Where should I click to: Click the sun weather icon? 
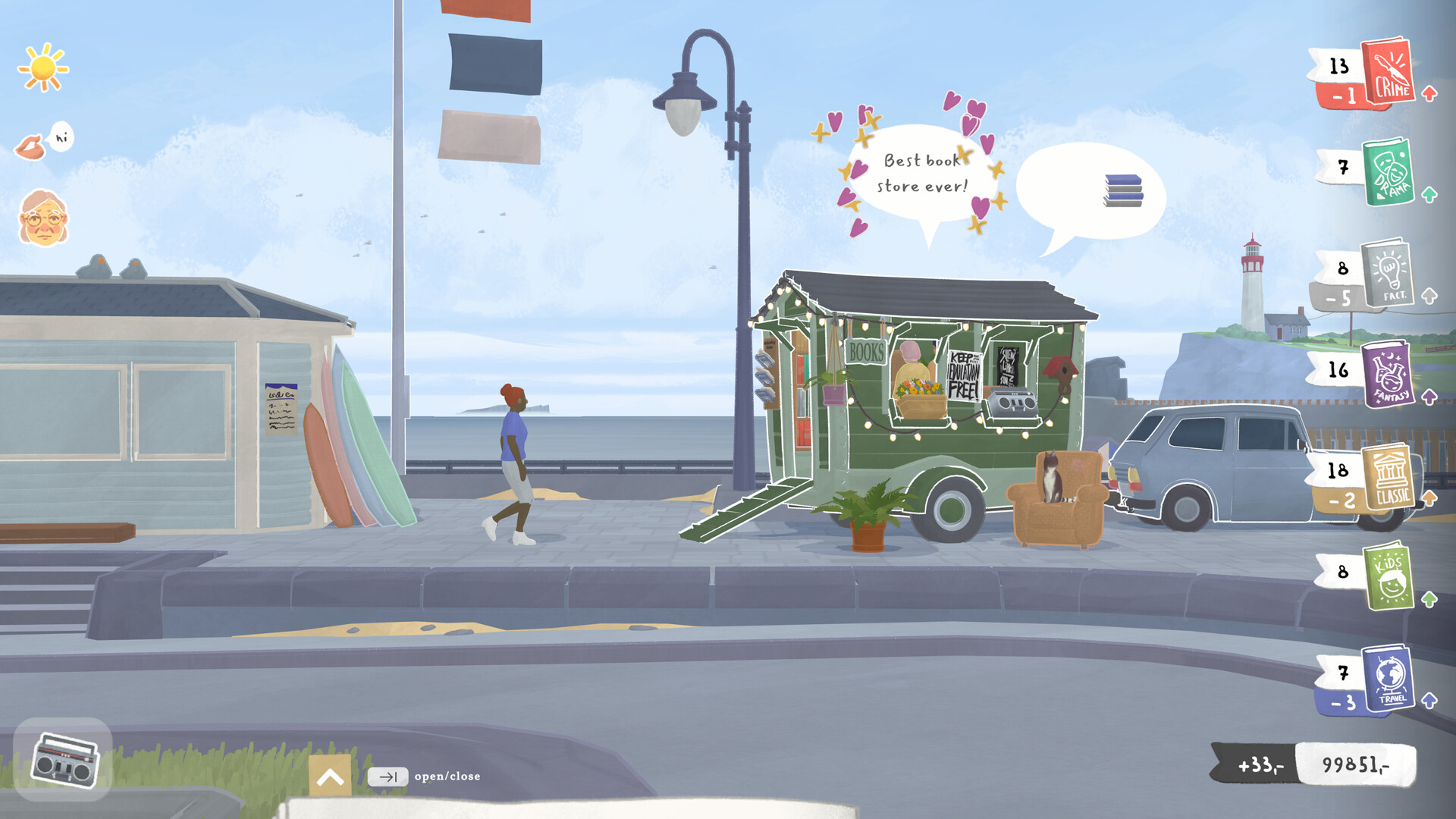[x=44, y=68]
